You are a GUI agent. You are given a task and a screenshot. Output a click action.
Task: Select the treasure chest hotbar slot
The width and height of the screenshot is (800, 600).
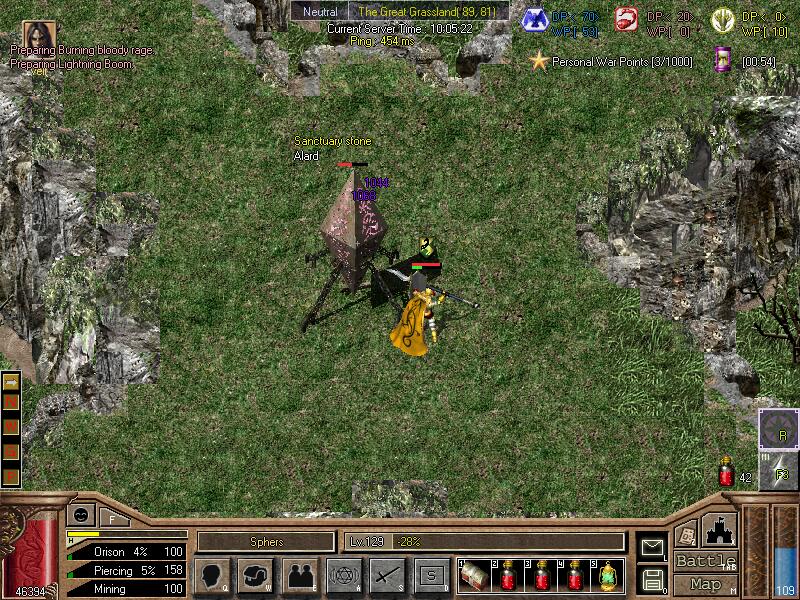point(472,575)
